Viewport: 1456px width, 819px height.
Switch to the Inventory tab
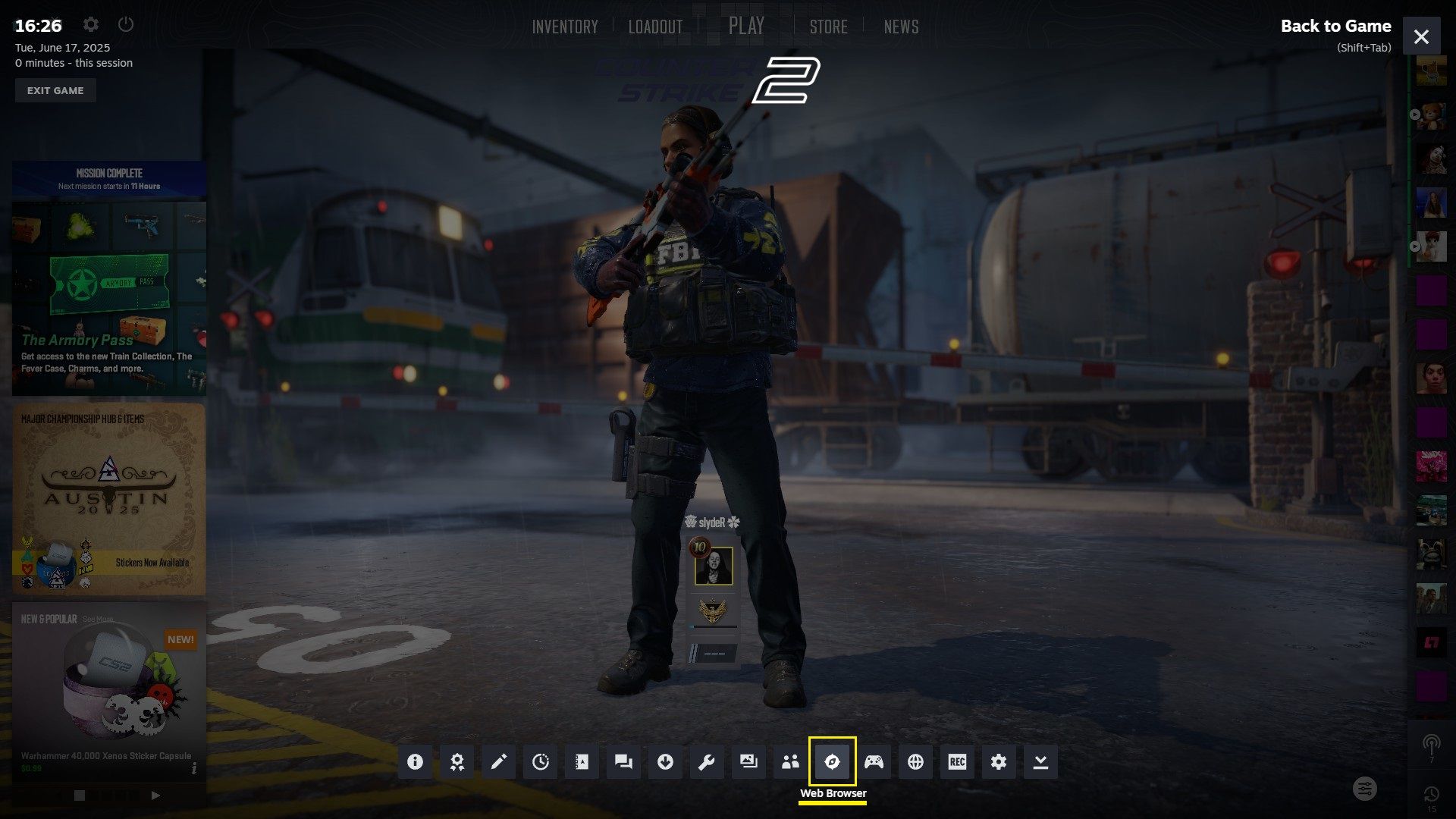565,27
